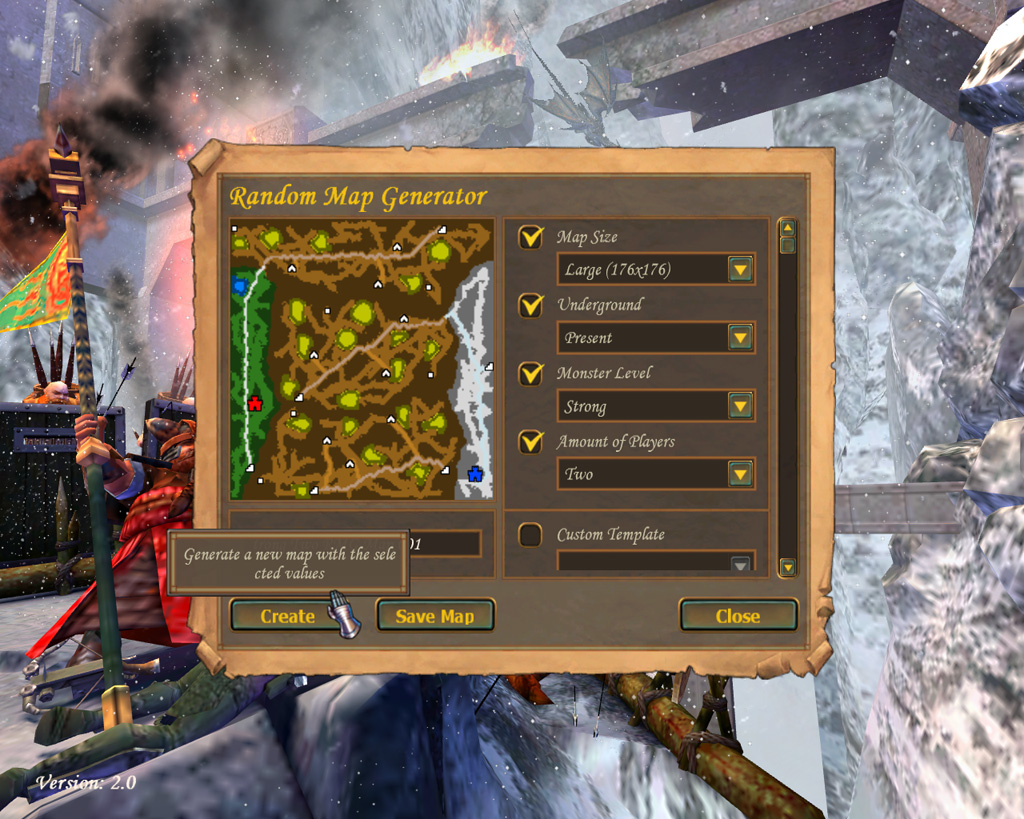The height and width of the screenshot is (819, 1024).
Task: Close the Random Map Generator
Action: (x=738, y=616)
